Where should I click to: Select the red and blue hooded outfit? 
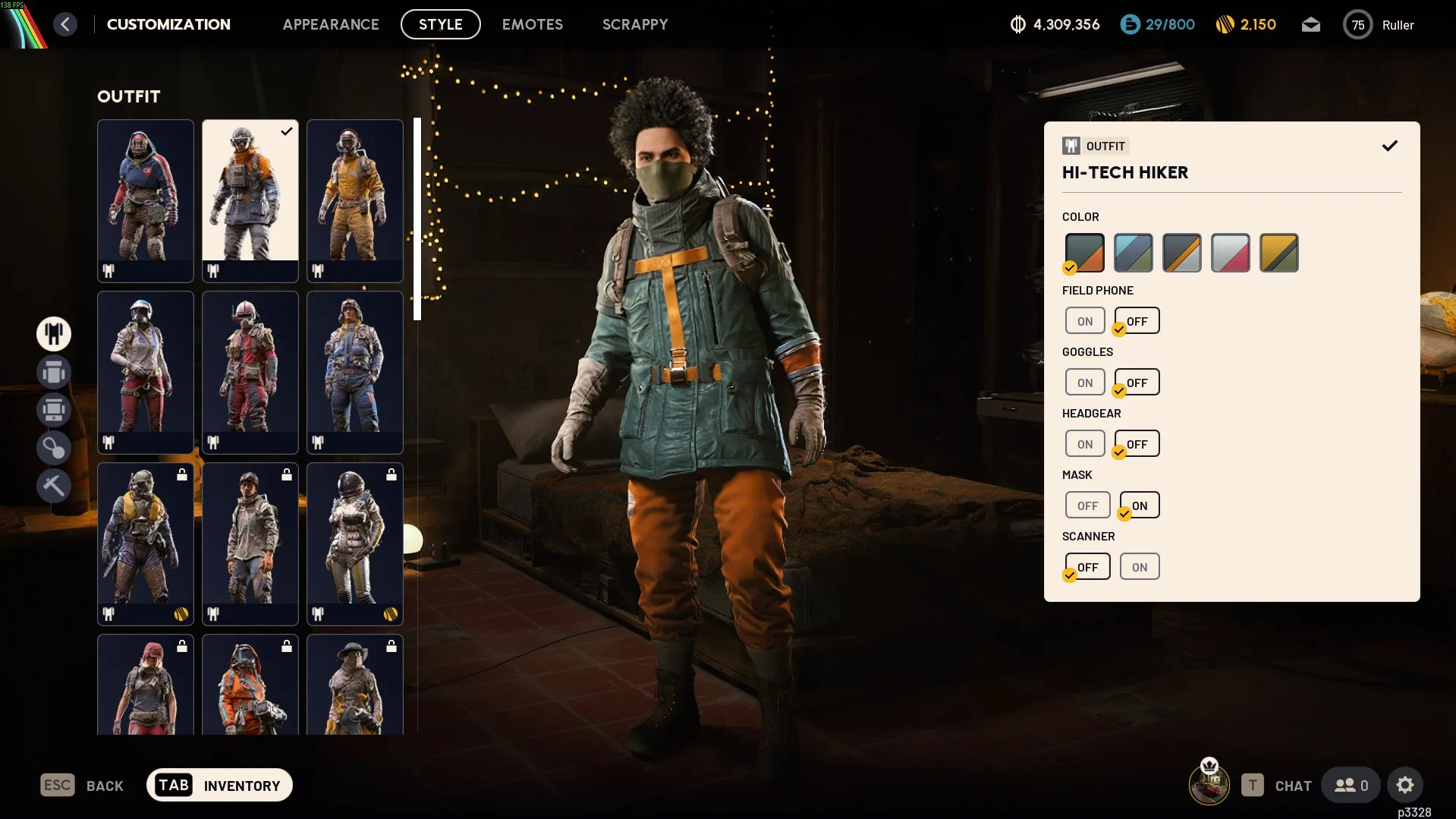coord(145,199)
